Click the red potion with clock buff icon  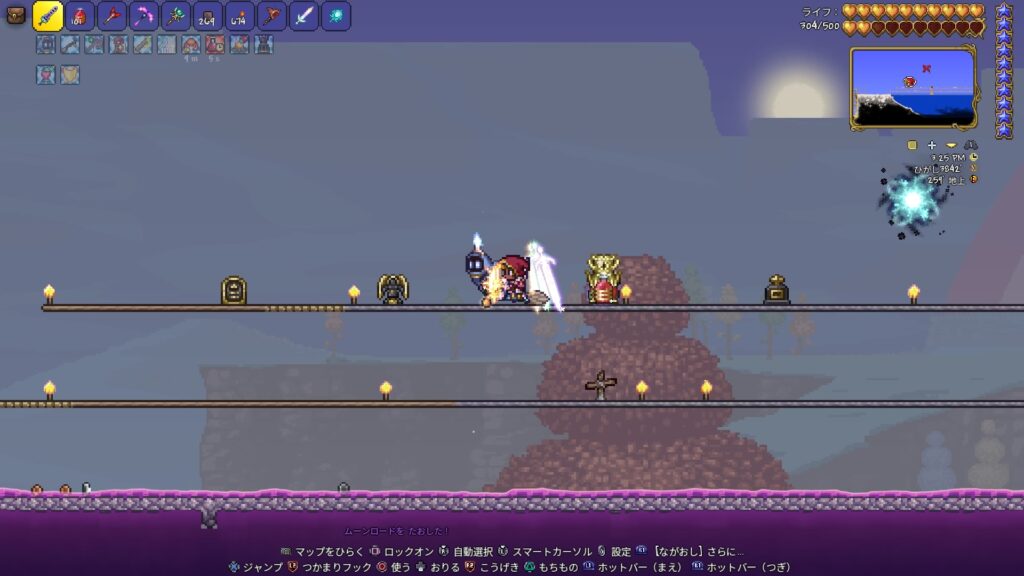(215, 44)
